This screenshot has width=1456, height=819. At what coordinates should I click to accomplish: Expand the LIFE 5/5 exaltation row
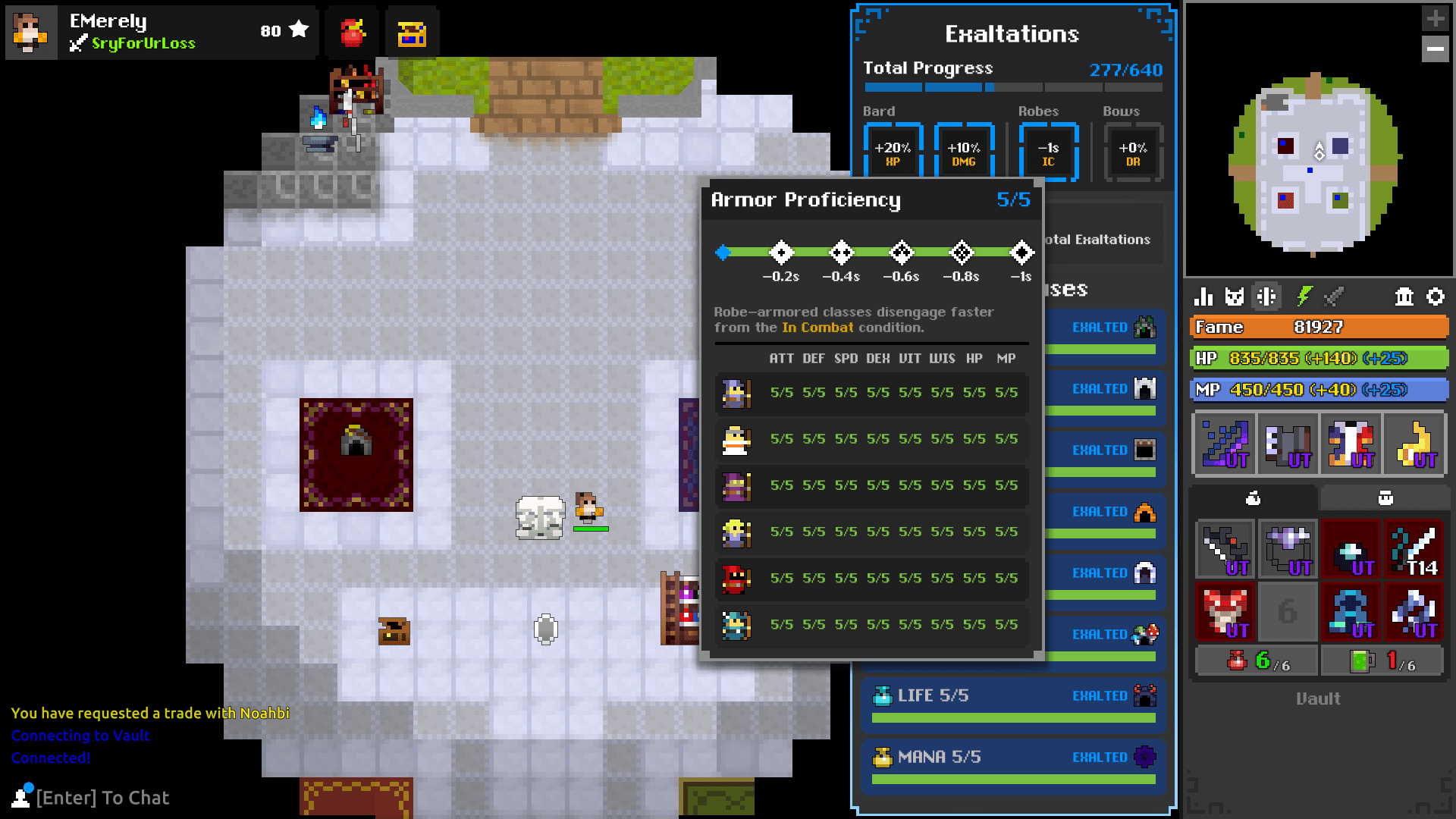click(1013, 704)
